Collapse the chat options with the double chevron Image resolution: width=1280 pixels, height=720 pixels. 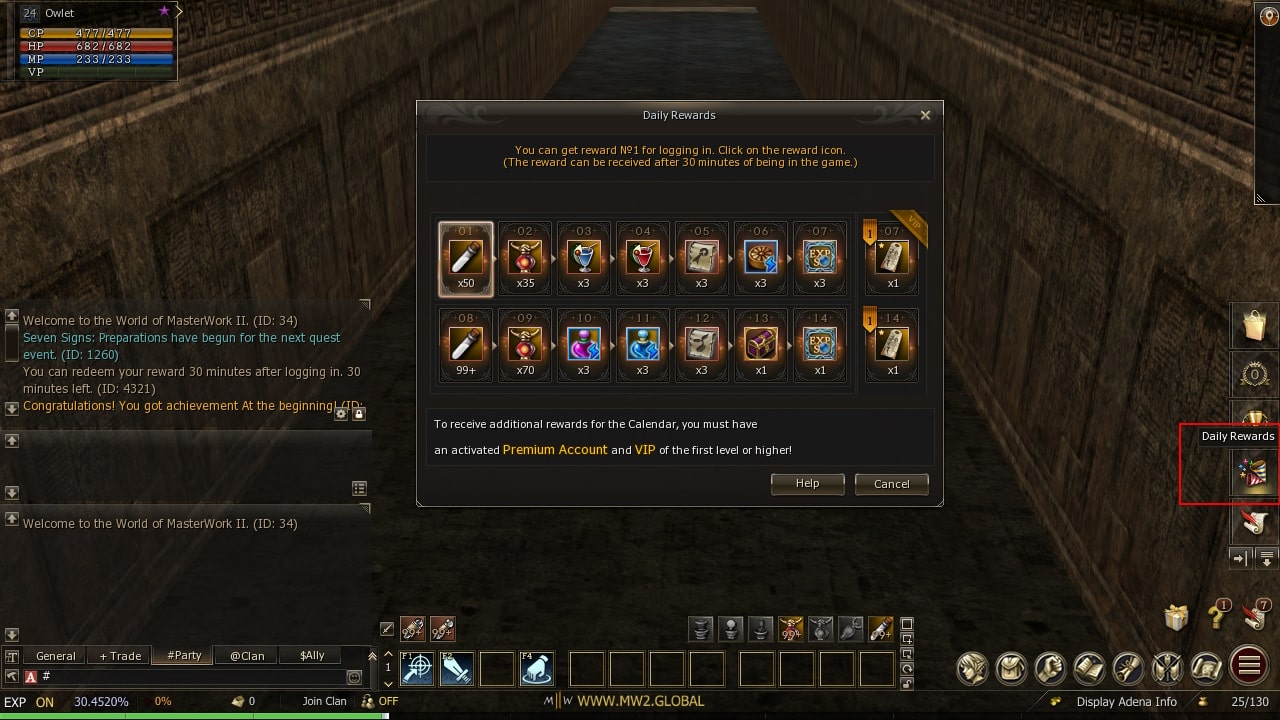[x=372, y=656]
